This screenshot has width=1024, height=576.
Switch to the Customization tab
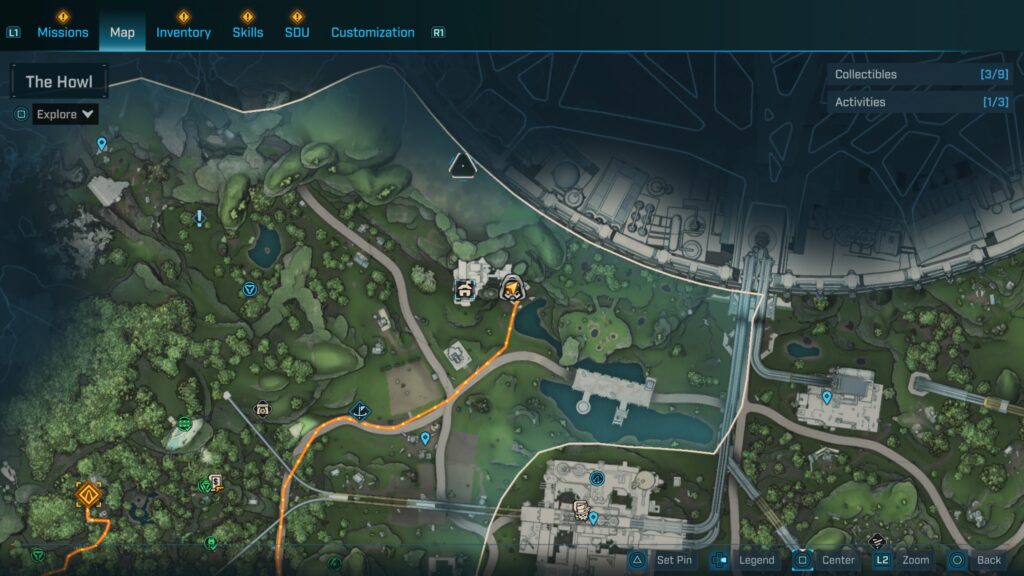point(372,32)
